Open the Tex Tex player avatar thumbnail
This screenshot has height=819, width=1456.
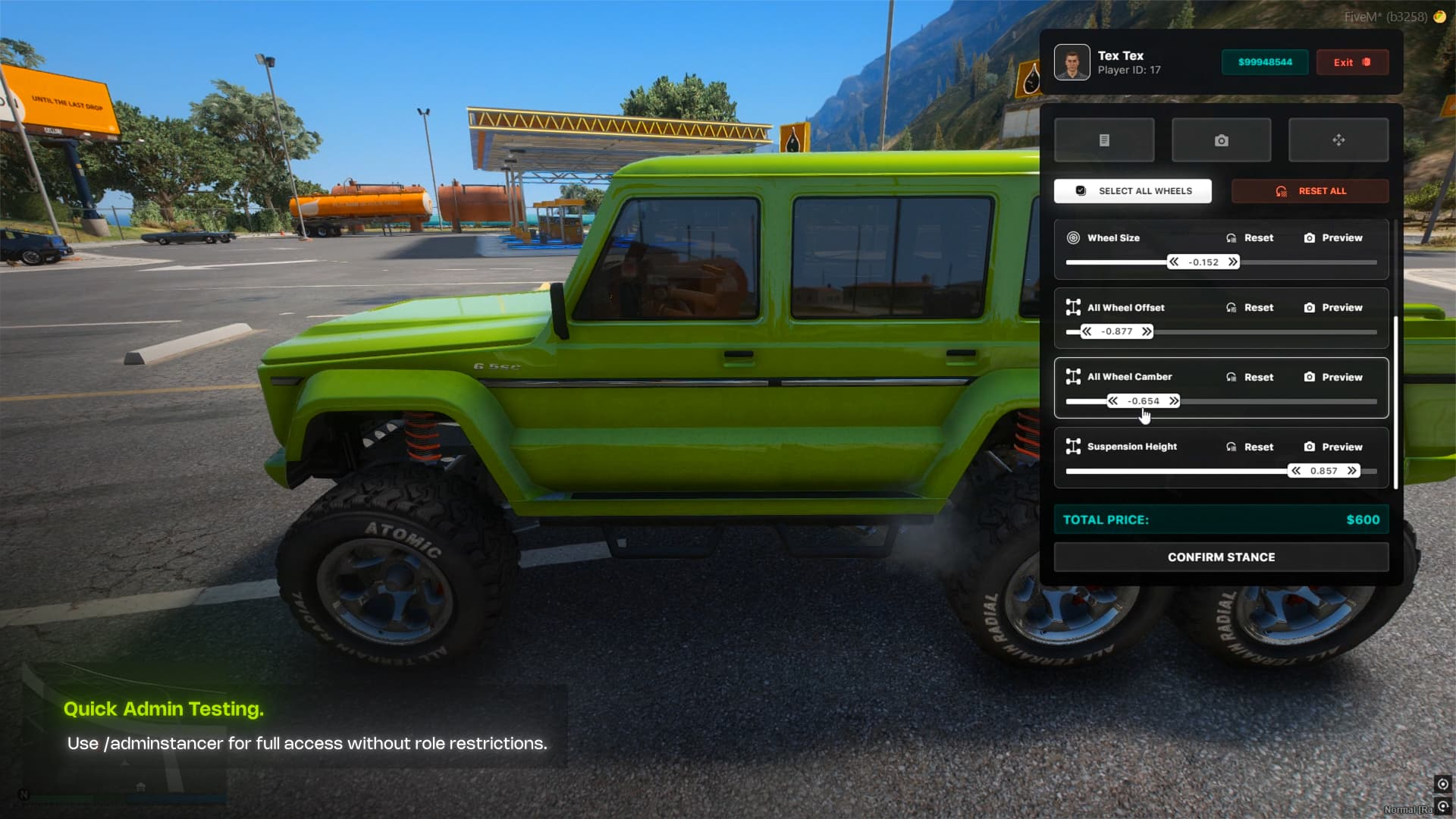(1072, 61)
